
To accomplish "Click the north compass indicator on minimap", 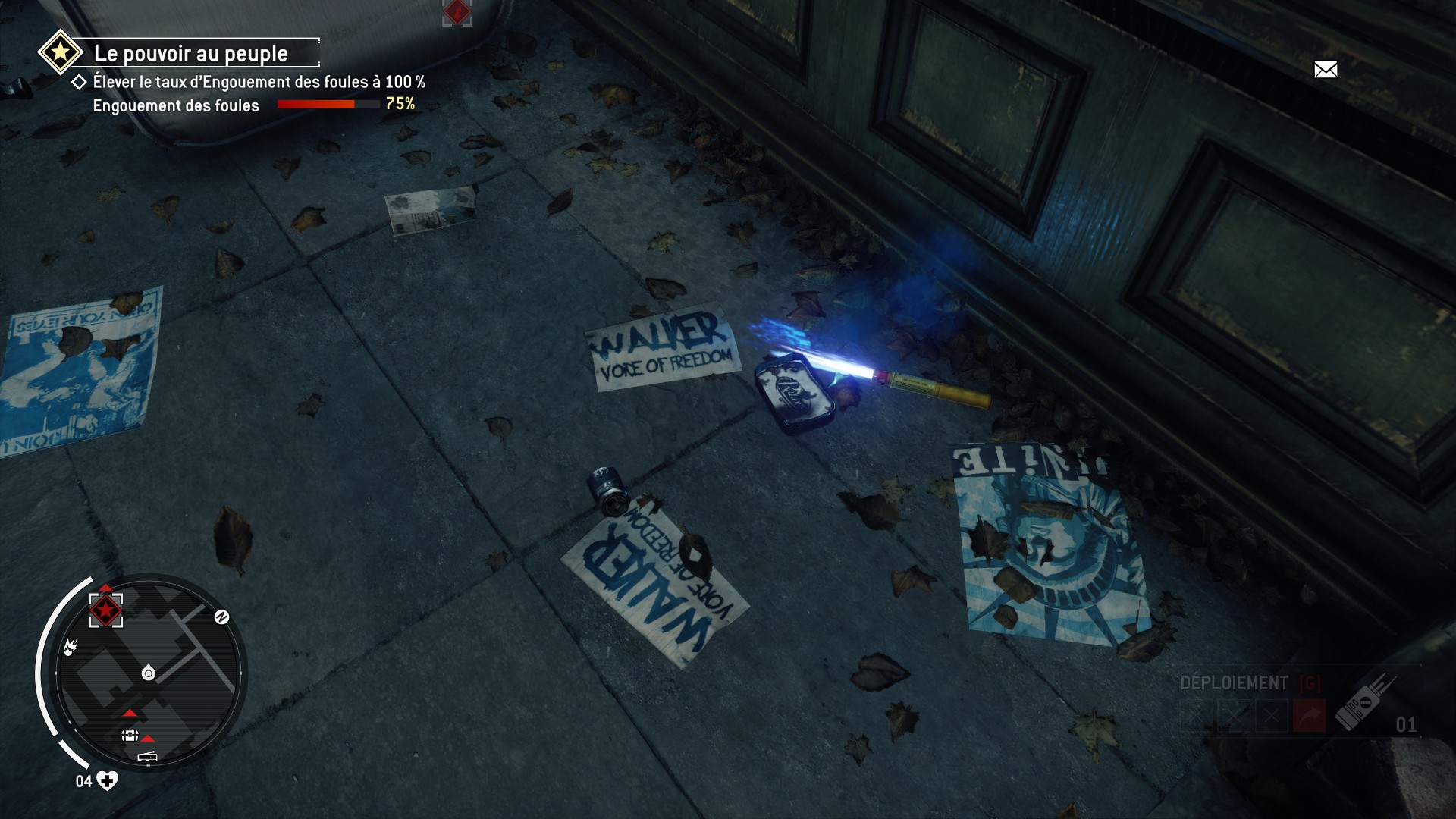I will pos(221,617).
